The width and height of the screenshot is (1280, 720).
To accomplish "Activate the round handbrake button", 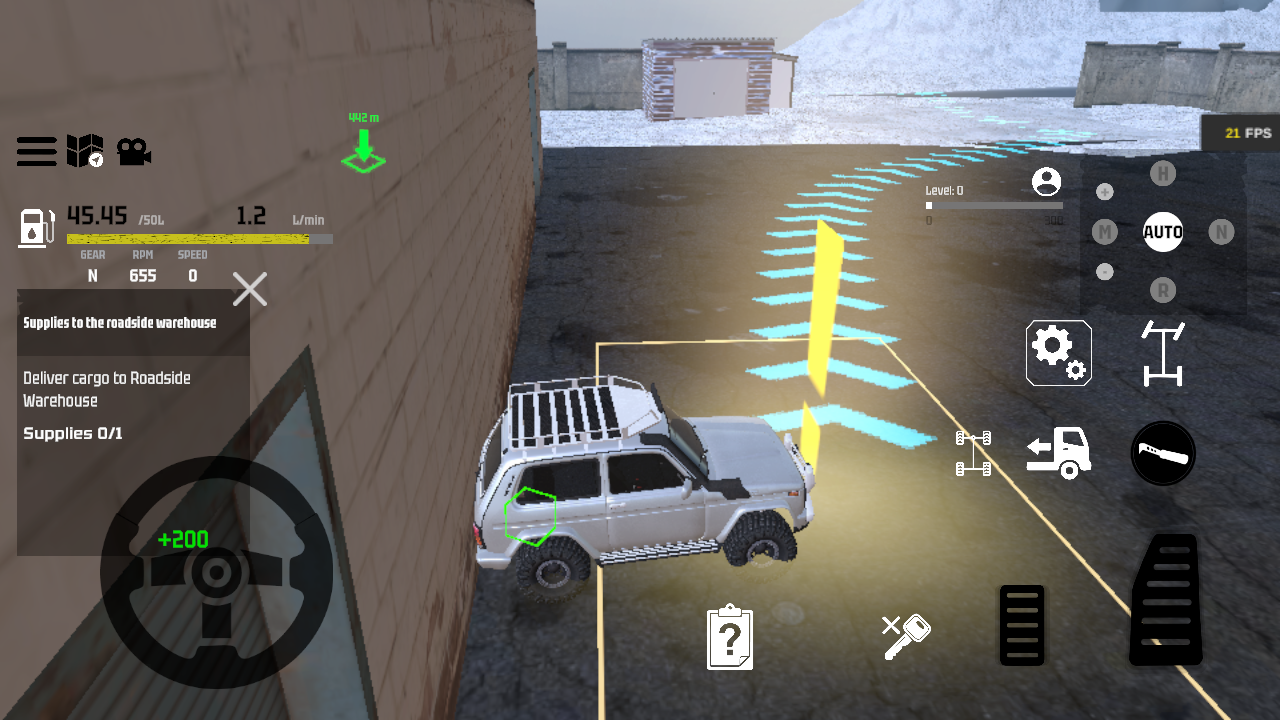I will click(x=1163, y=453).
